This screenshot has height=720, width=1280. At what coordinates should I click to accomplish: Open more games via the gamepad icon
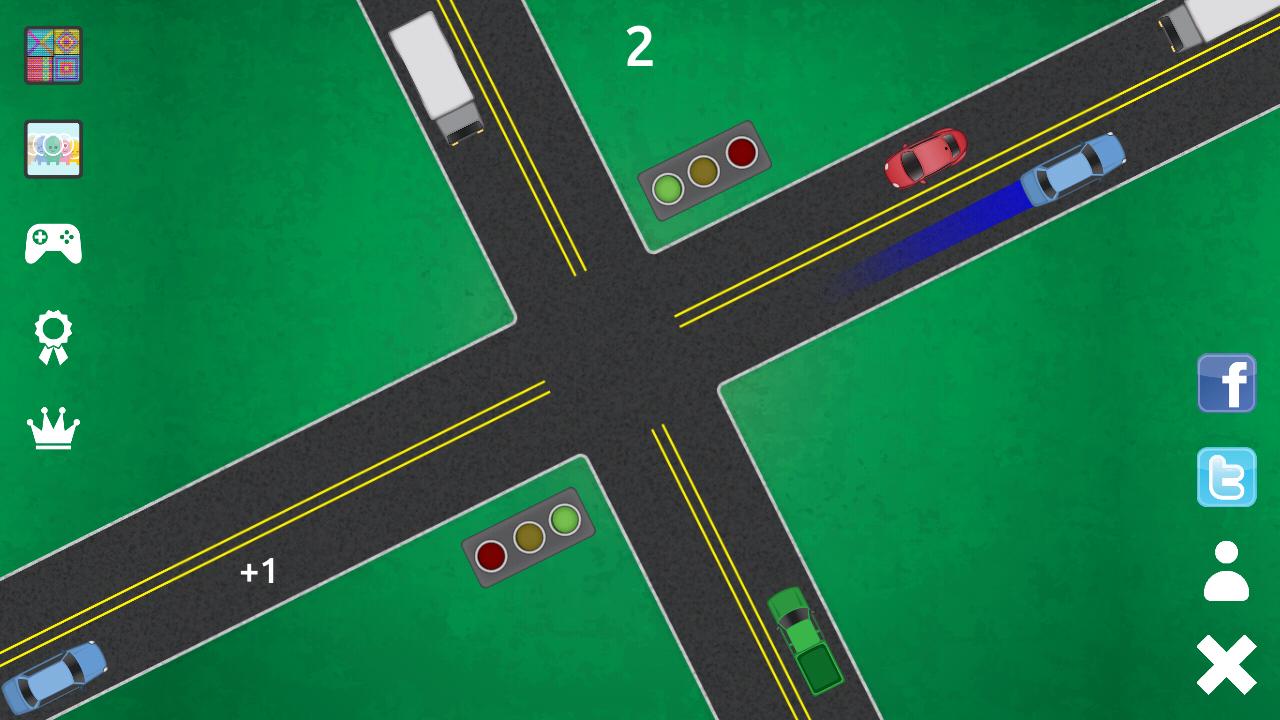pyautogui.click(x=52, y=241)
